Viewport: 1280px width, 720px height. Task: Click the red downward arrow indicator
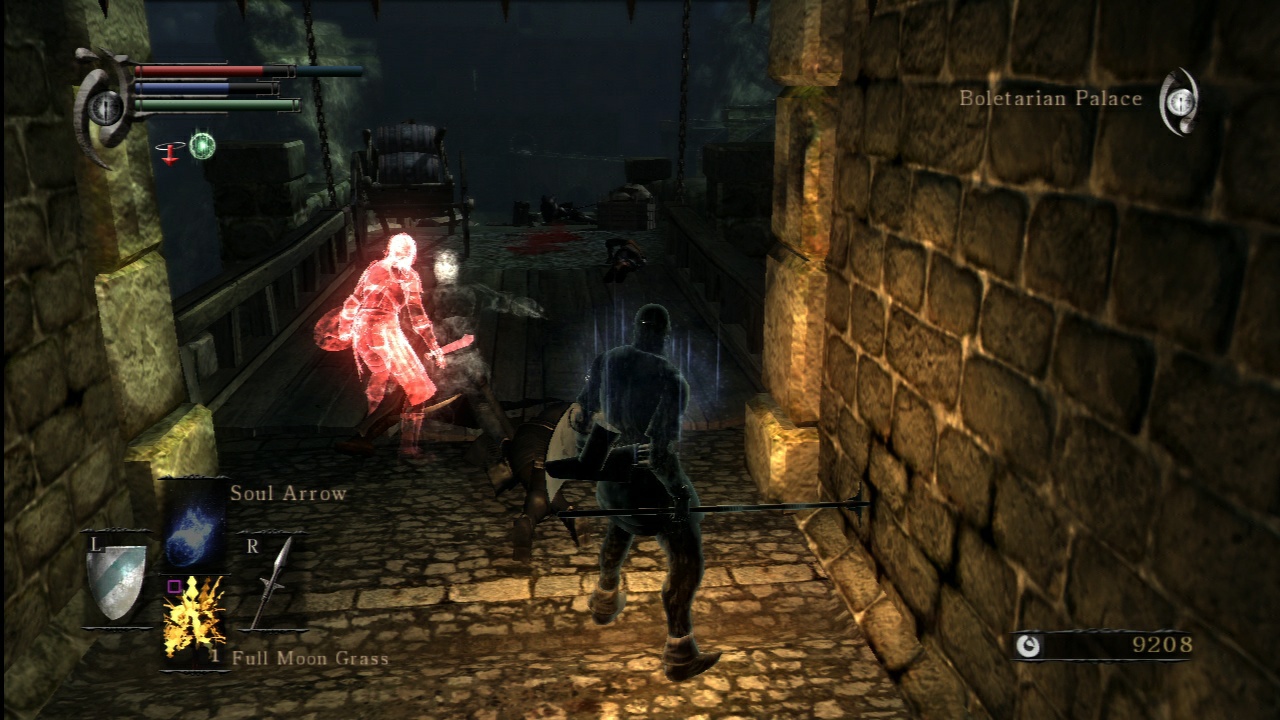[170, 155]
